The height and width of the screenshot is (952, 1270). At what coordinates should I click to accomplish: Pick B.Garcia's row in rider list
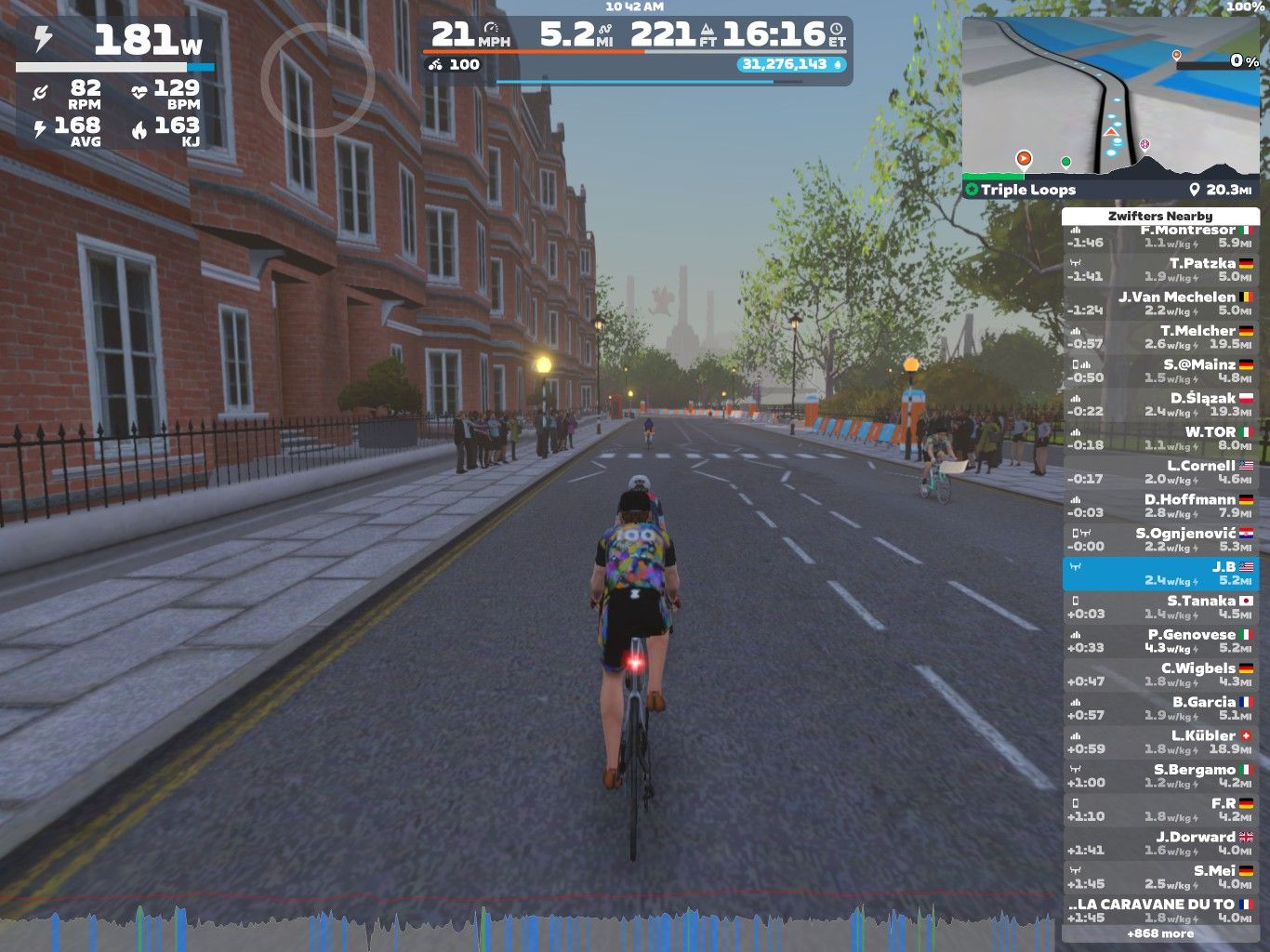(x=1160, y=708)
